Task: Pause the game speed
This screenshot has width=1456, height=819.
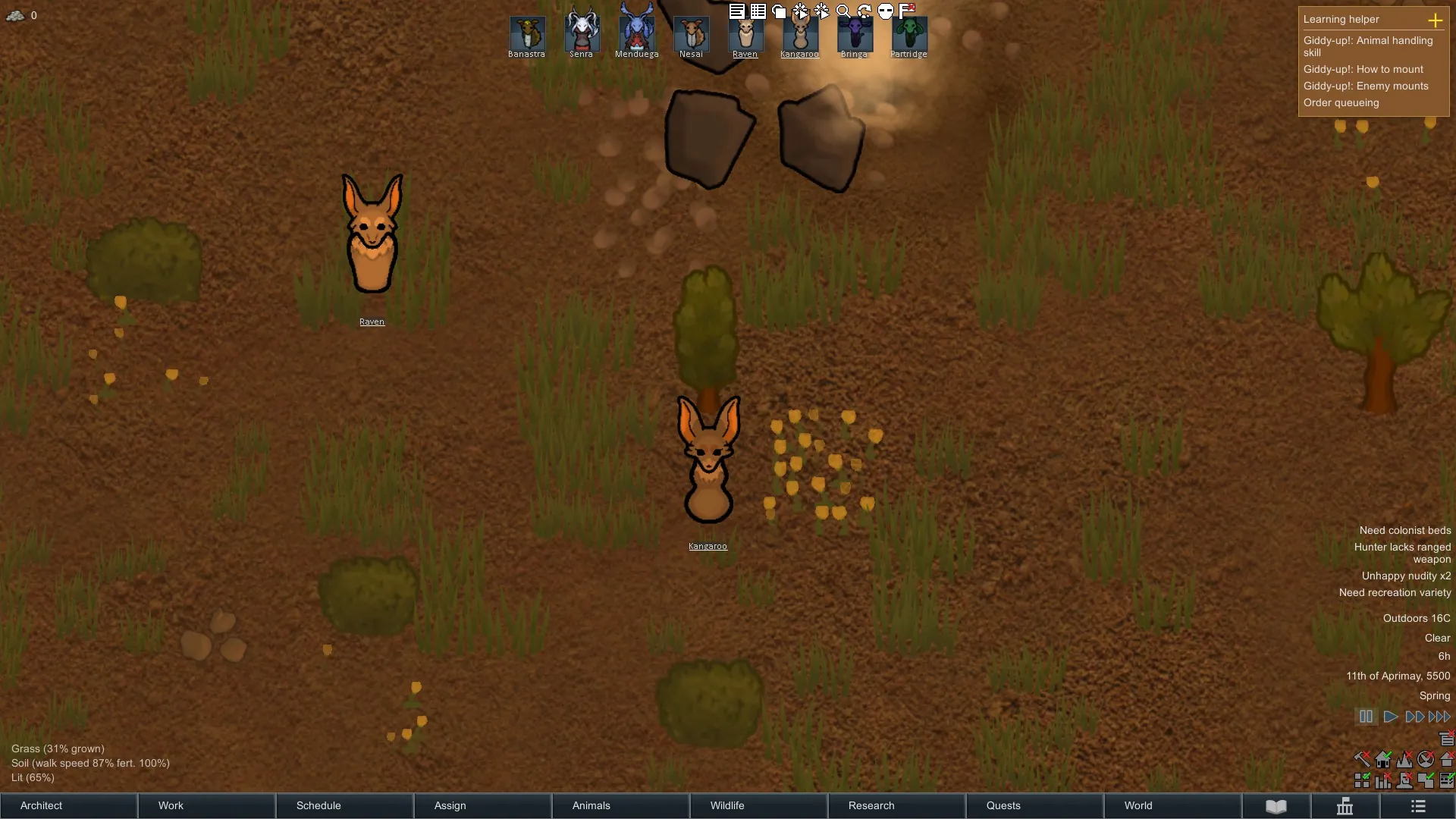Action: point(1366,717)
